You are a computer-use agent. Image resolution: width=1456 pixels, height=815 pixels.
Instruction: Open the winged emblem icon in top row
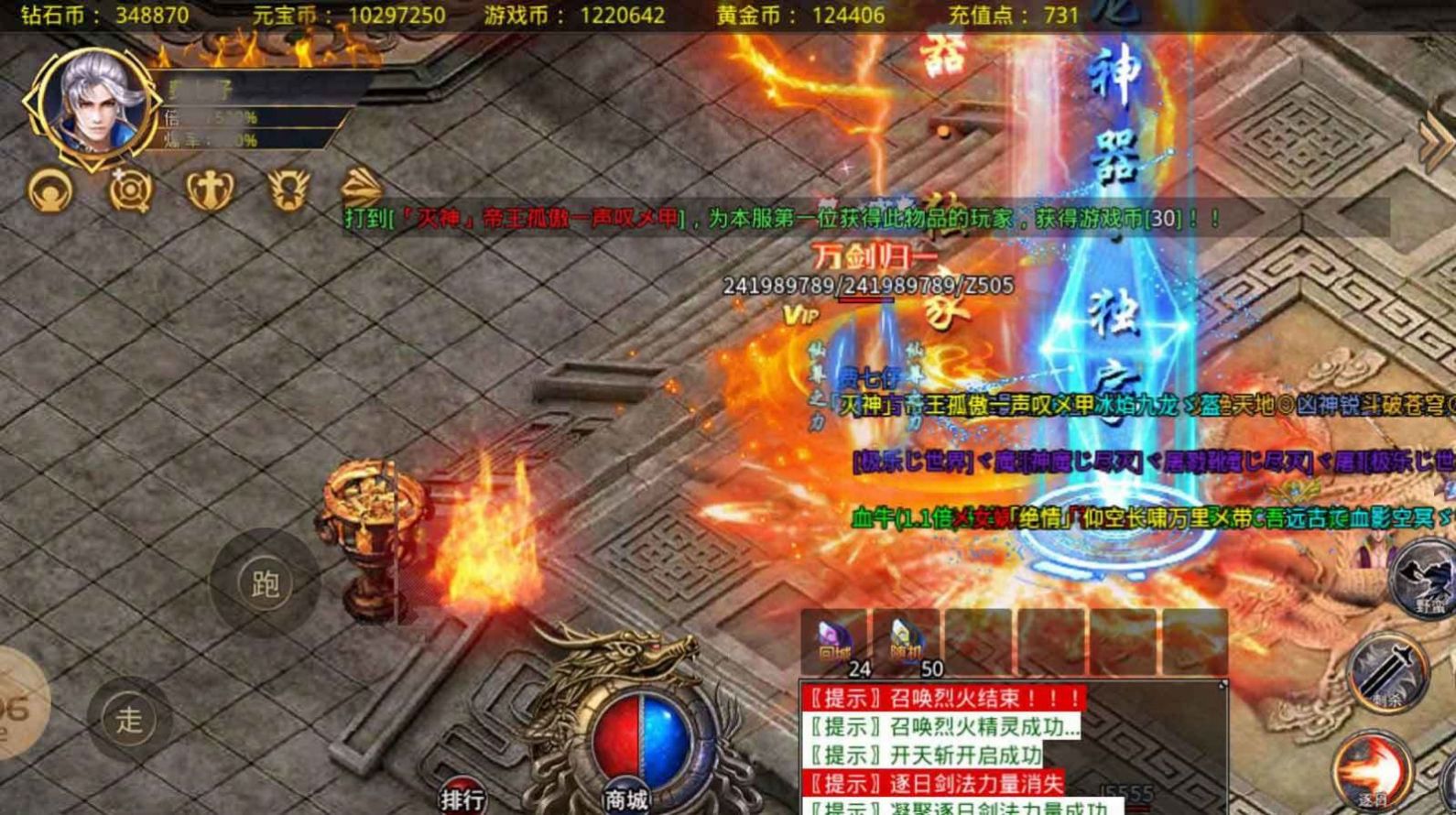[289, 190]
